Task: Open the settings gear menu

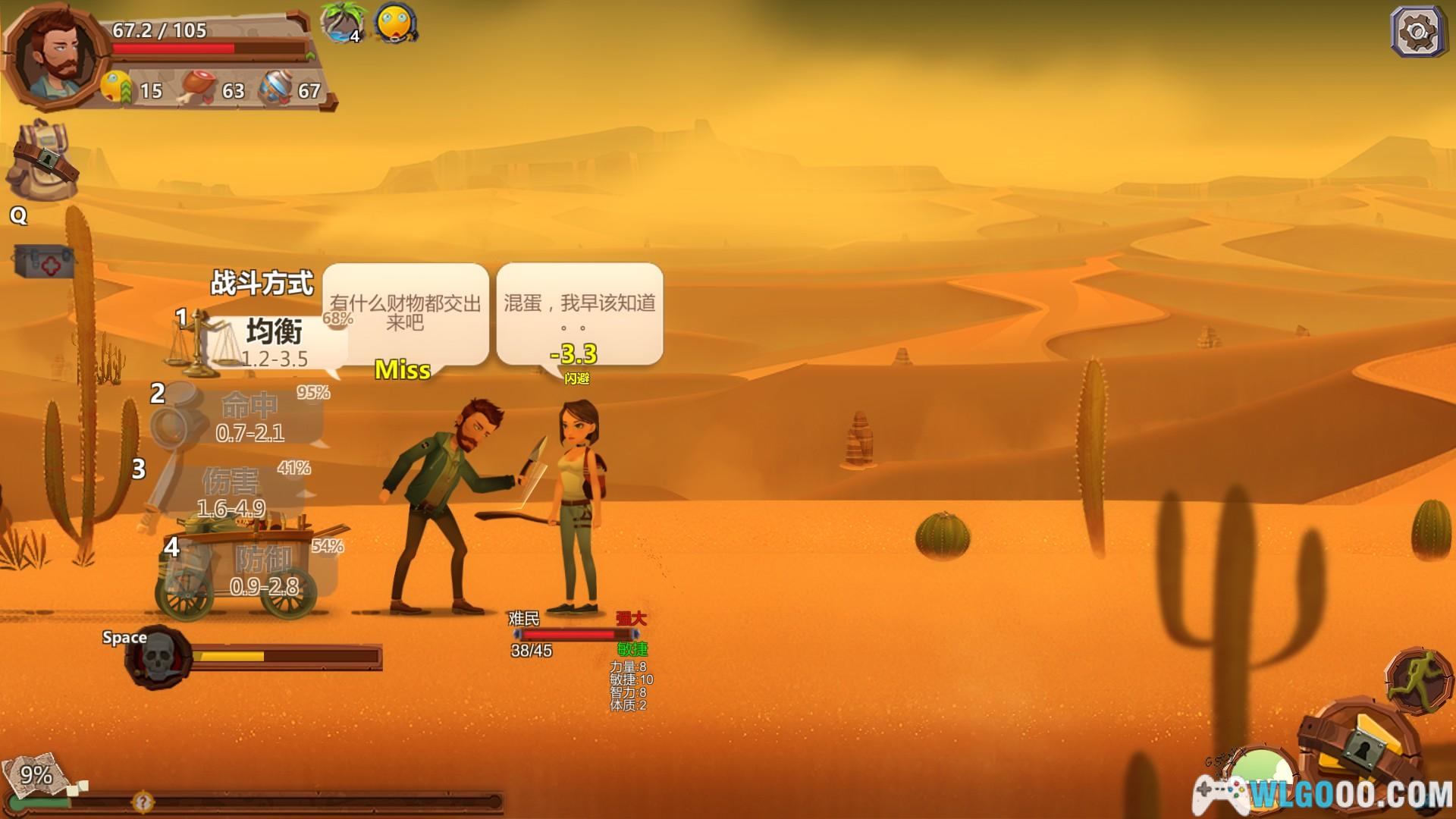Action: [1417, 32]
